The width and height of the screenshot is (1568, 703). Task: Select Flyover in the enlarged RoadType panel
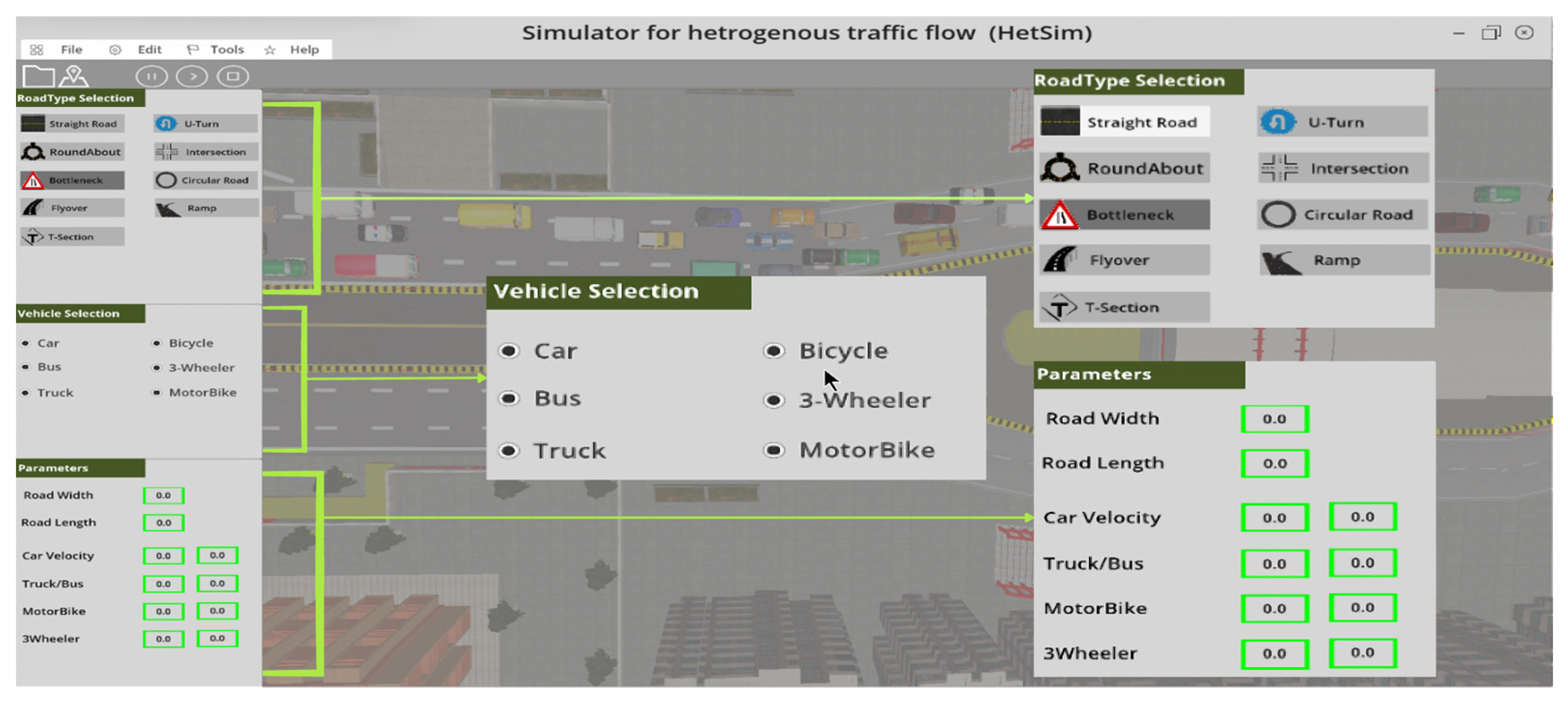click(1124, 260)
